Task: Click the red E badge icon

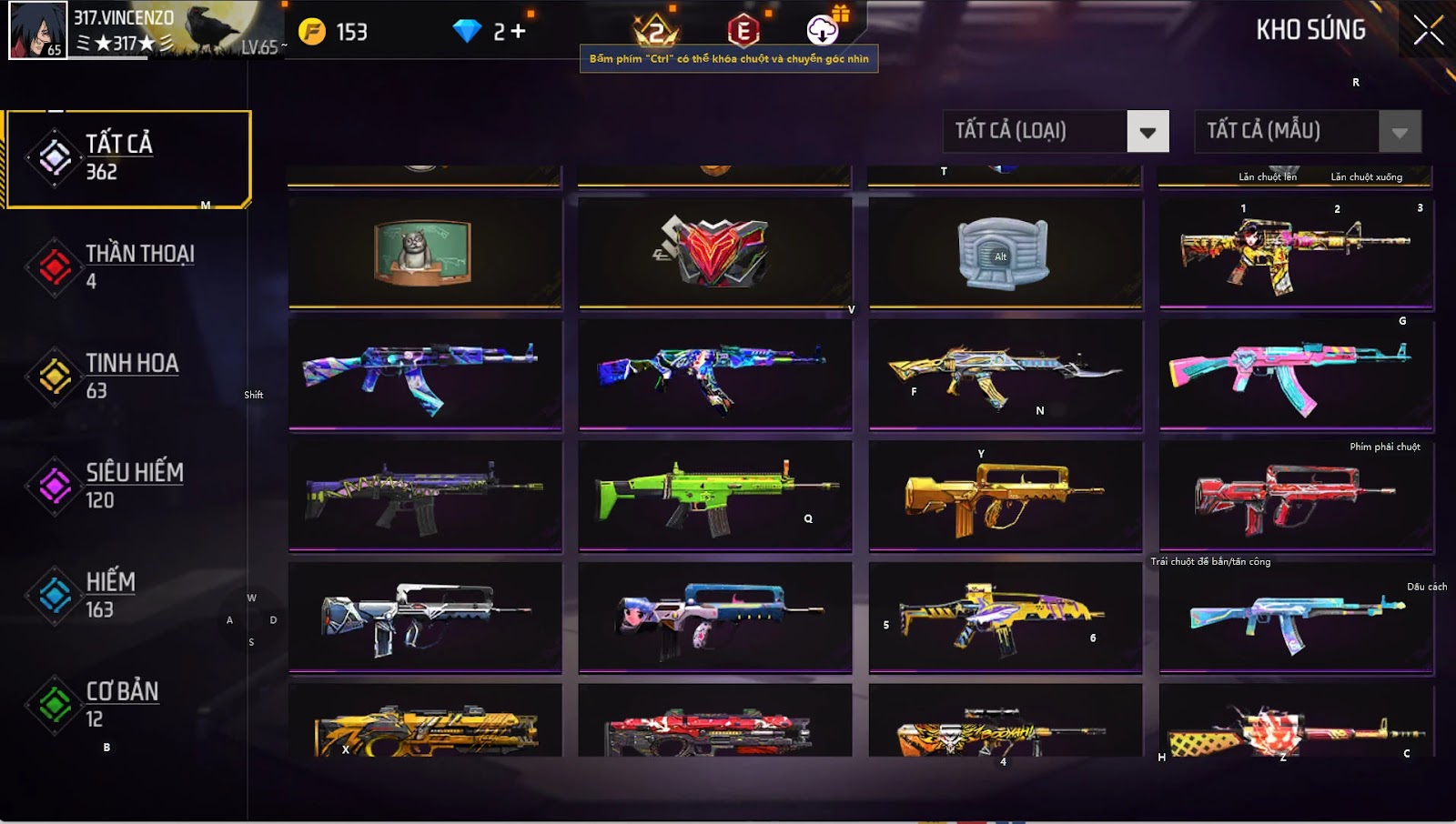Action: pos(743,31)
